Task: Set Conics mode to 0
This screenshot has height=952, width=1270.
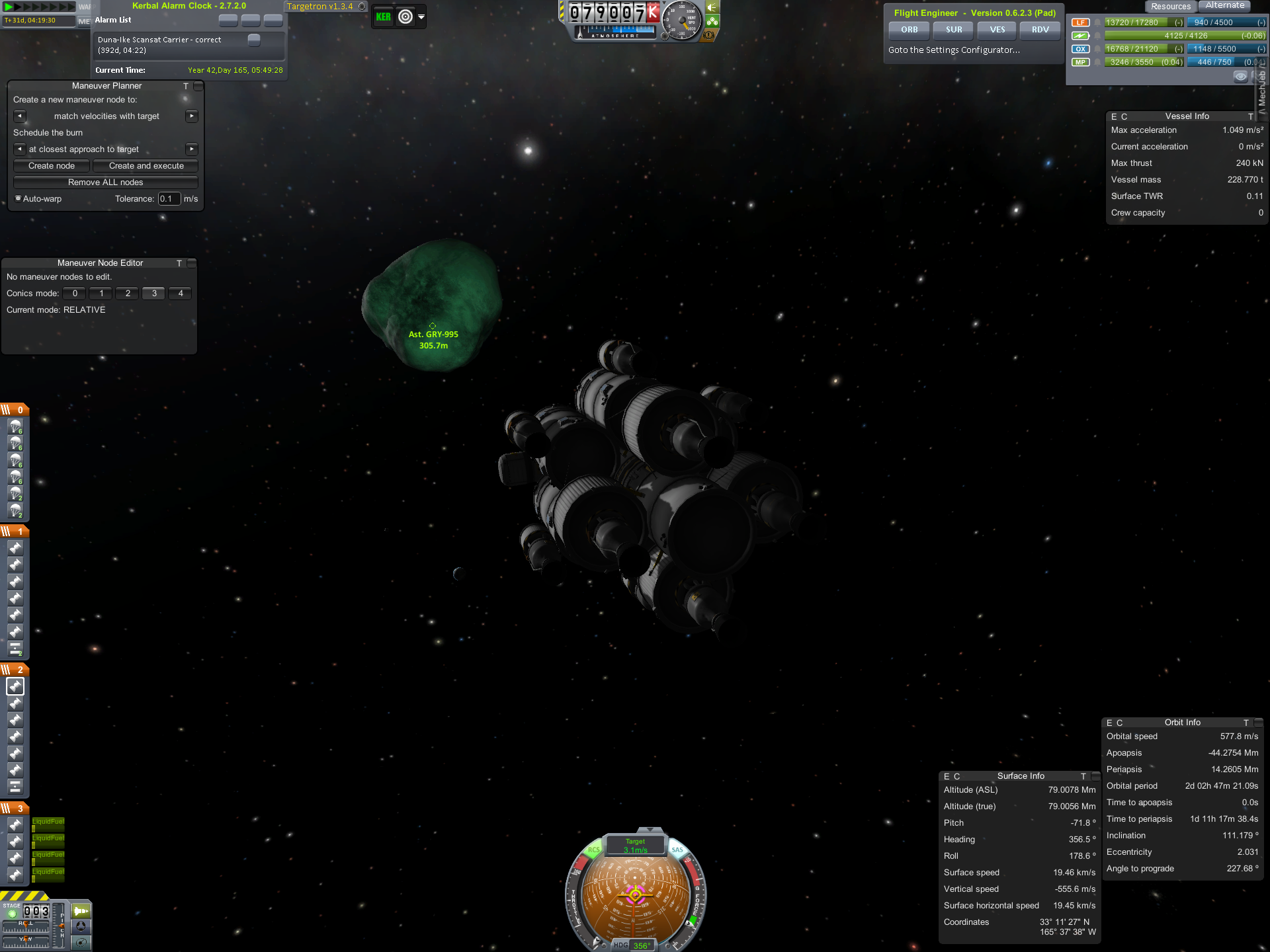Action: coord(75,294)
